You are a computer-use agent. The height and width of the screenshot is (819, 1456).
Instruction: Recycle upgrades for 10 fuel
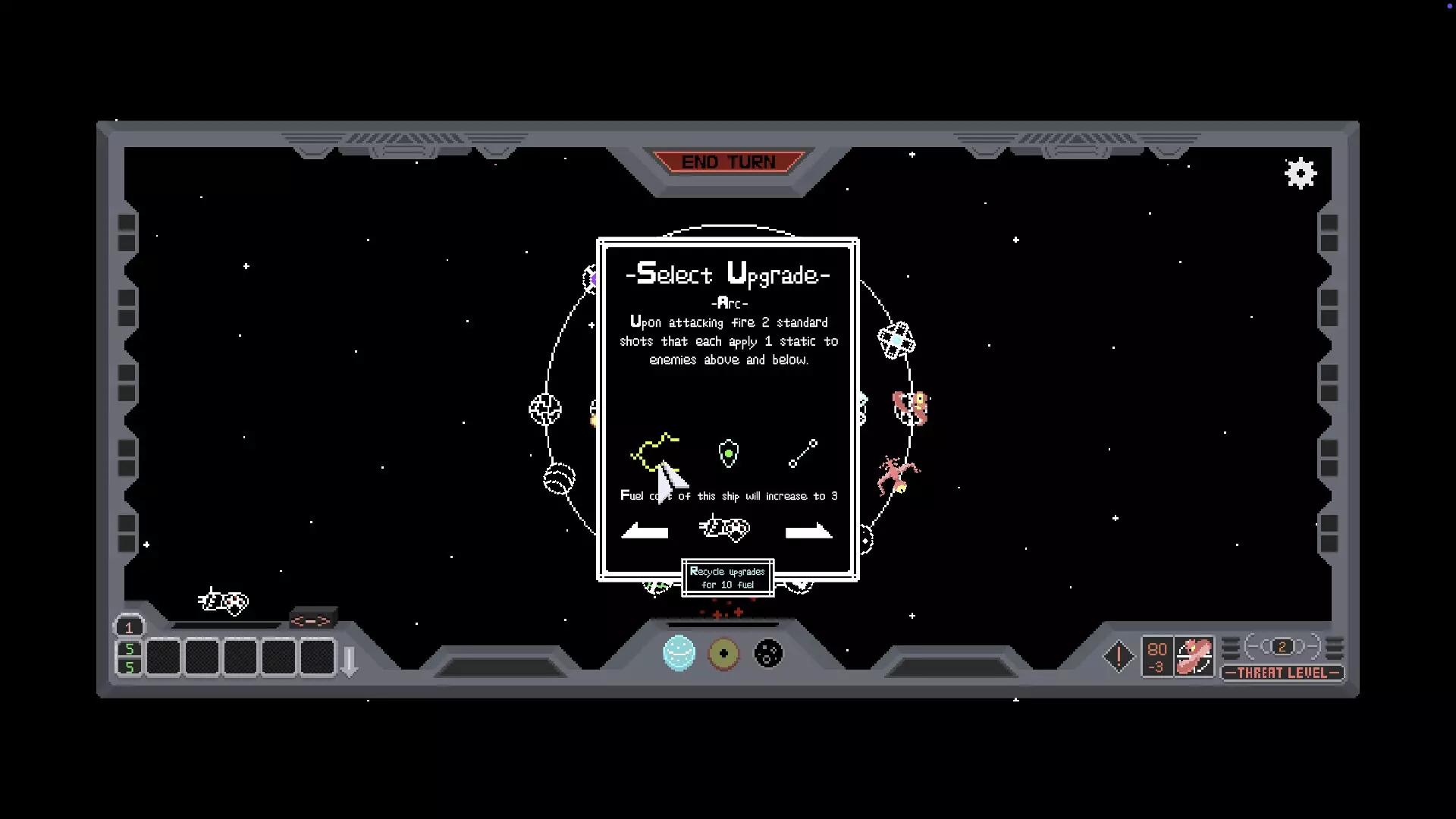coord(728,578)
